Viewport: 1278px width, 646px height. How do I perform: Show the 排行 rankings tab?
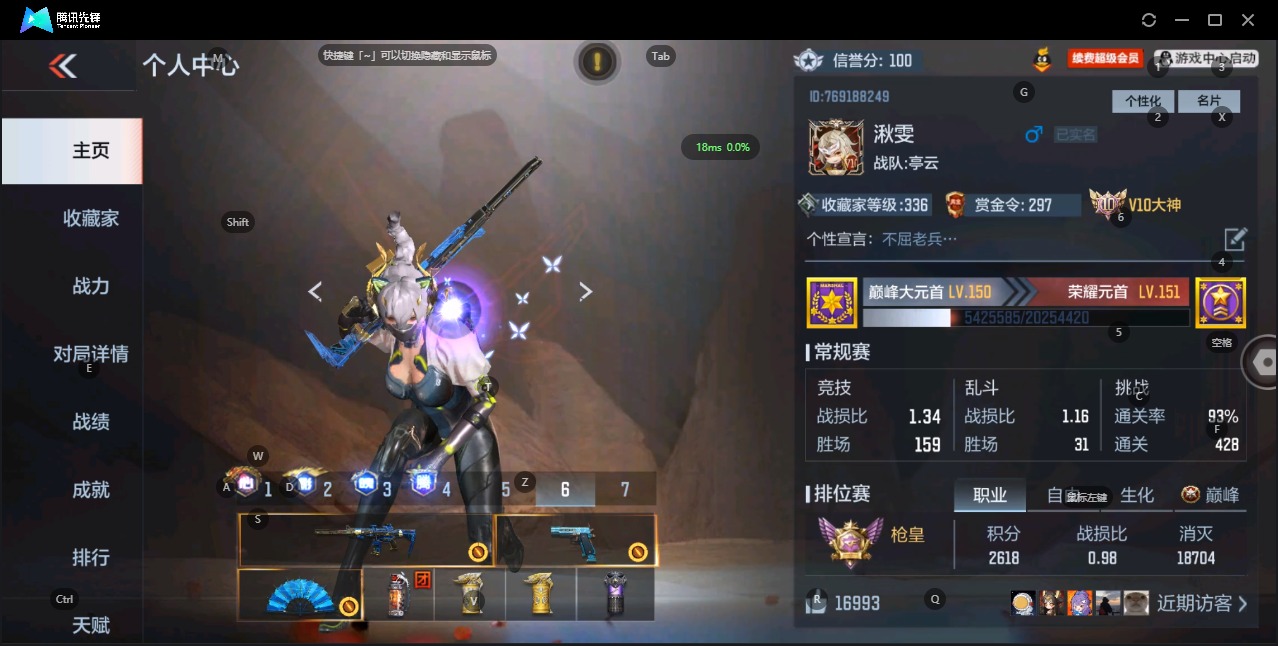coord(90,557)
